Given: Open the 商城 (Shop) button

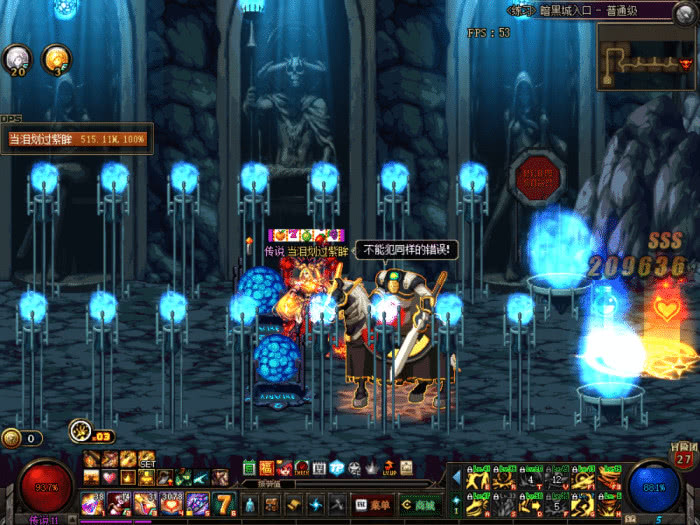Looking at the screenshot, I should coord(421,502).
